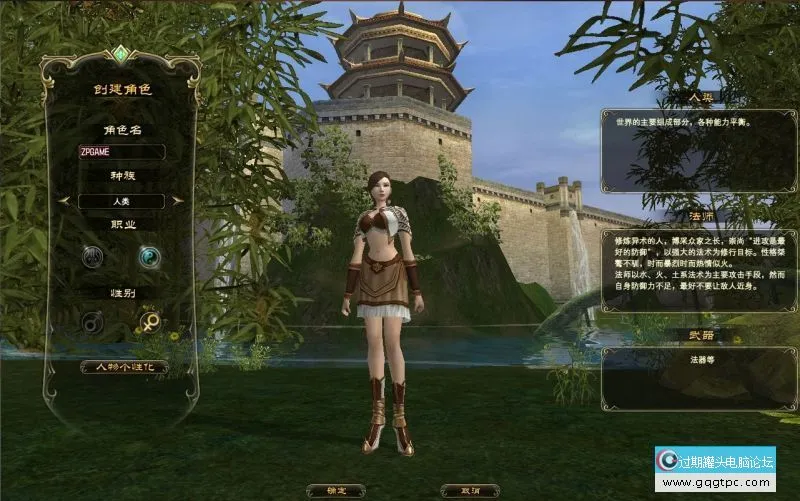Choose the warrior class icon
Image resolution: width=800 pixels, height=501 pixels.
(x=94, y=257)
